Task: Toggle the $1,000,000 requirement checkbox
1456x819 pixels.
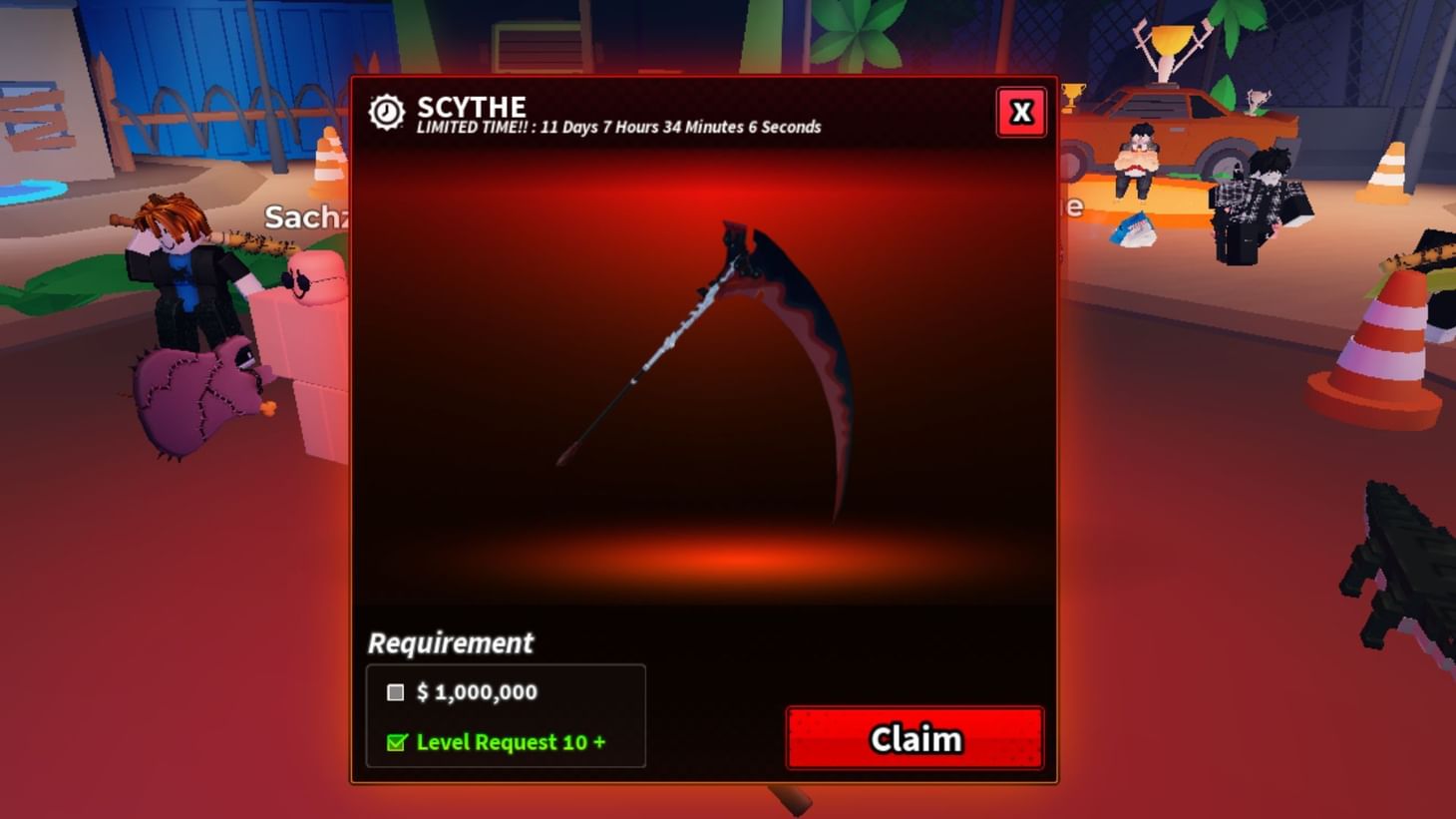Action: (x=395, y=692)
